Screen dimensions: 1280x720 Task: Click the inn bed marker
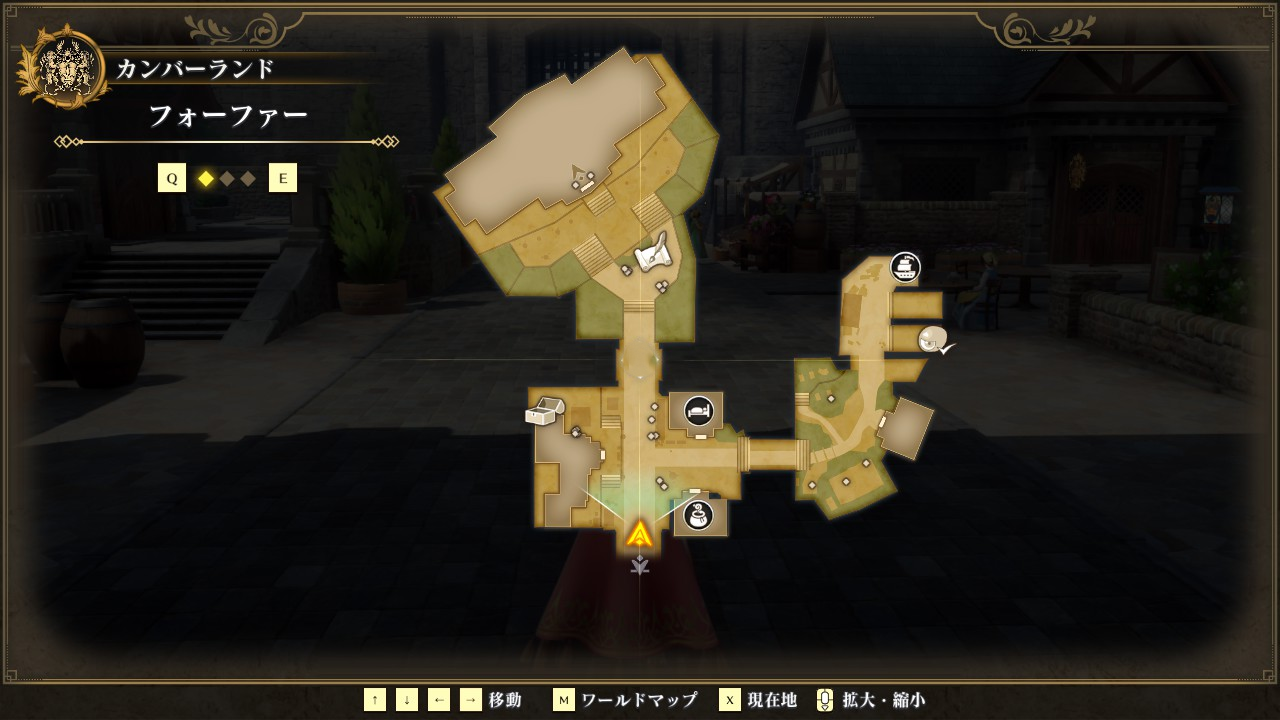coord(698,410)
